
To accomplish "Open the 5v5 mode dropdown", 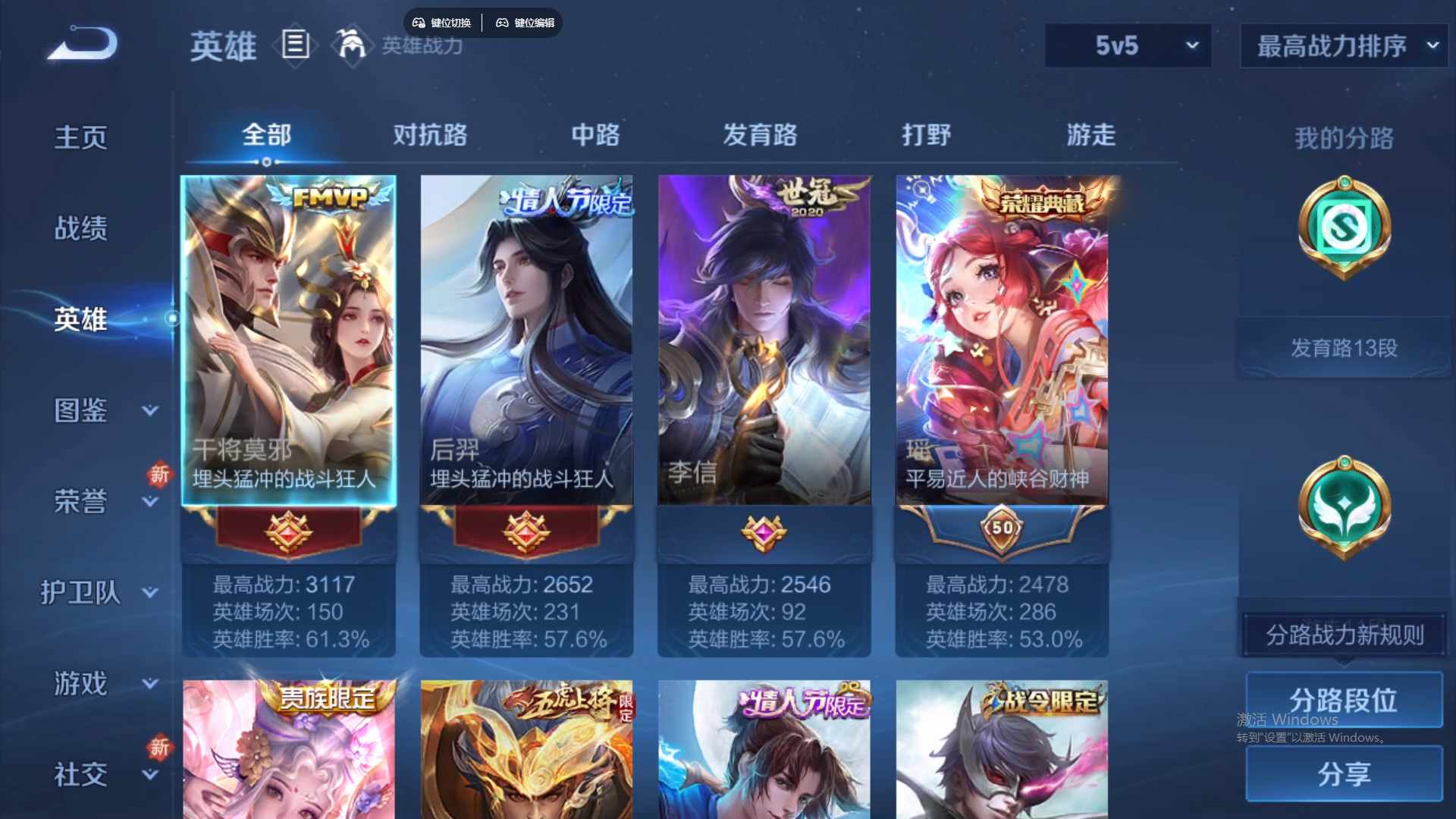I will 1128,45.
